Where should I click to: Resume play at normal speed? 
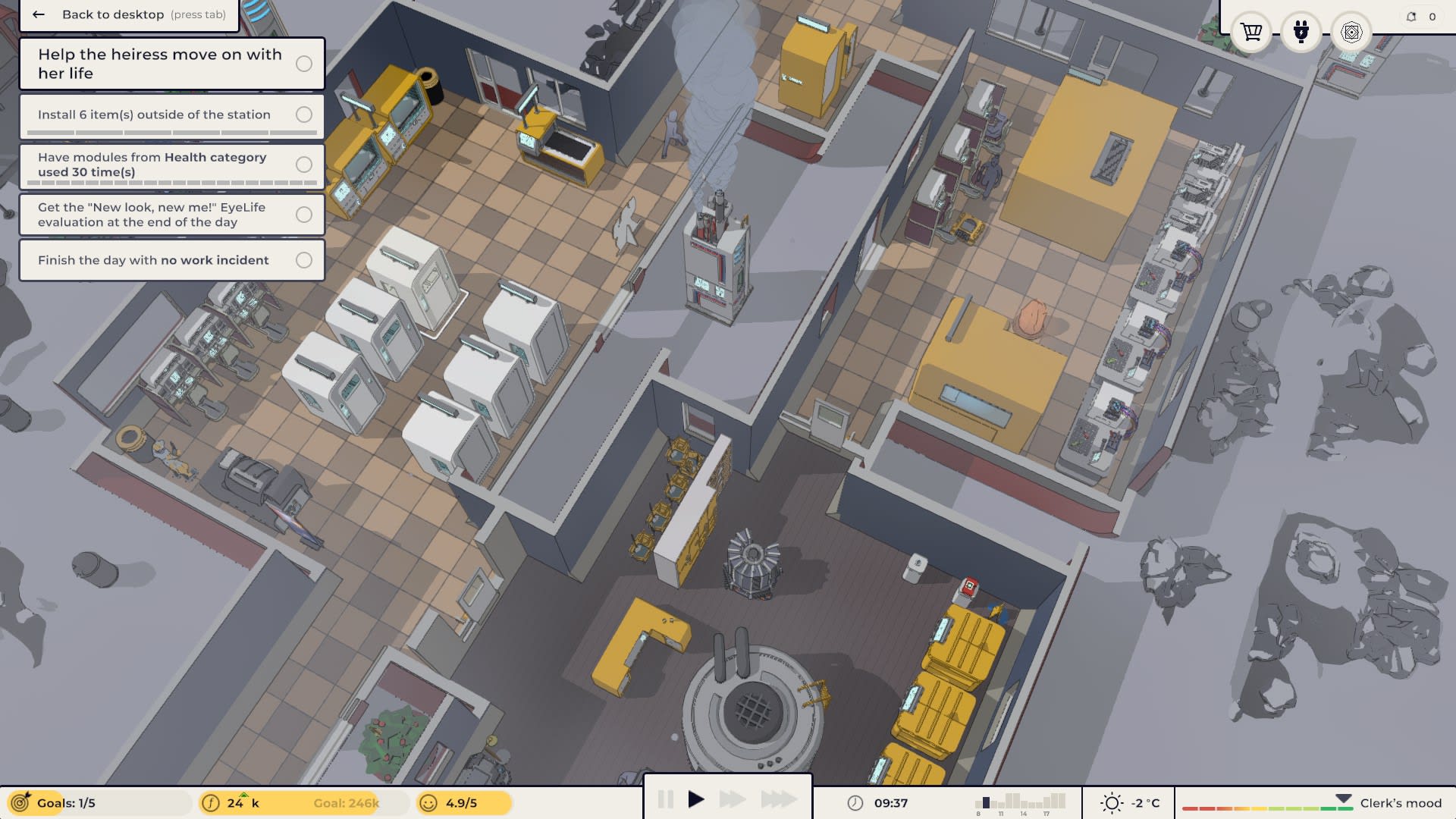(x=696, y=799)
